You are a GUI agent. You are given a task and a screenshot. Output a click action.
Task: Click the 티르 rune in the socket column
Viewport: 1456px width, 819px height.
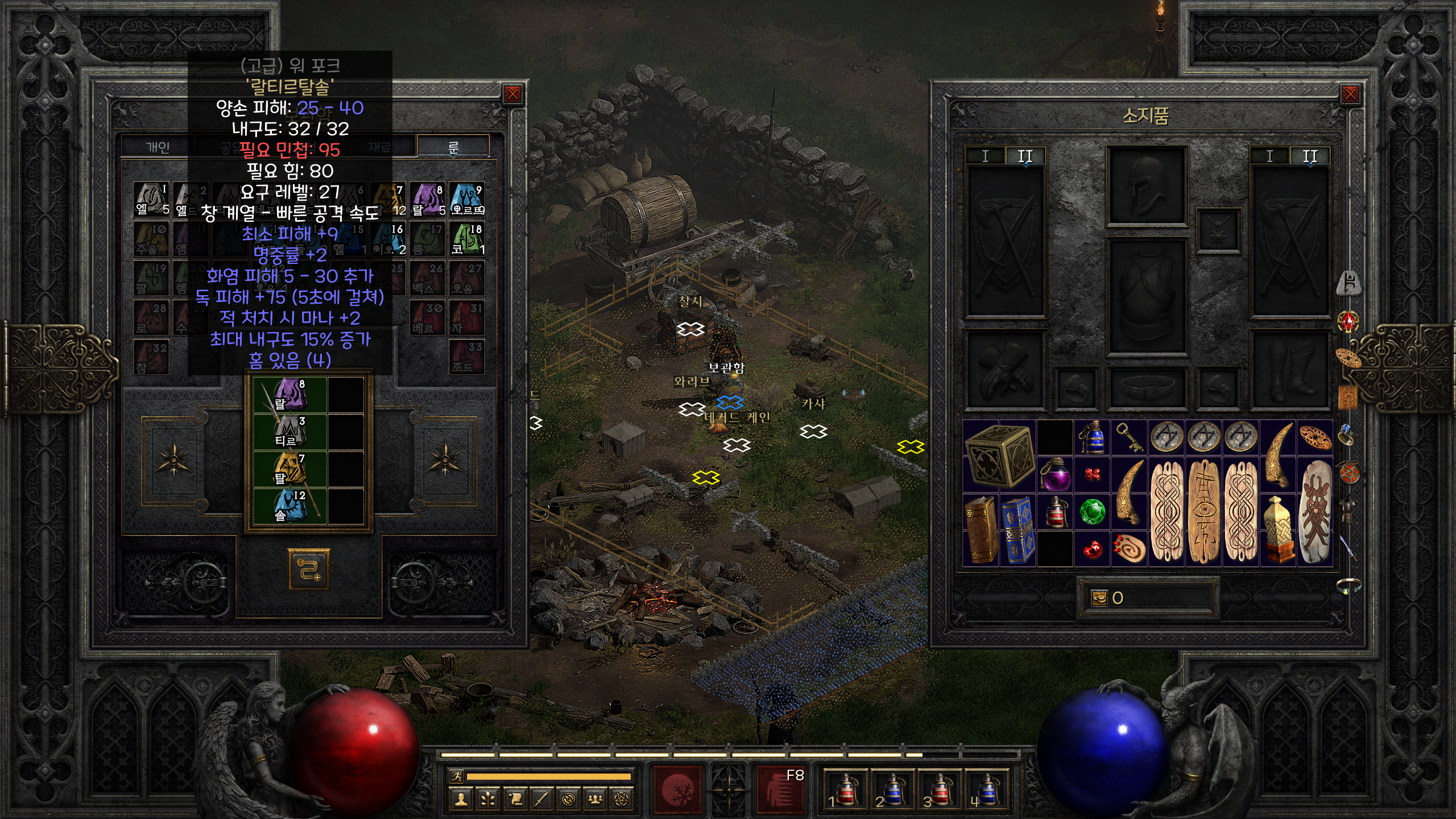290,432
